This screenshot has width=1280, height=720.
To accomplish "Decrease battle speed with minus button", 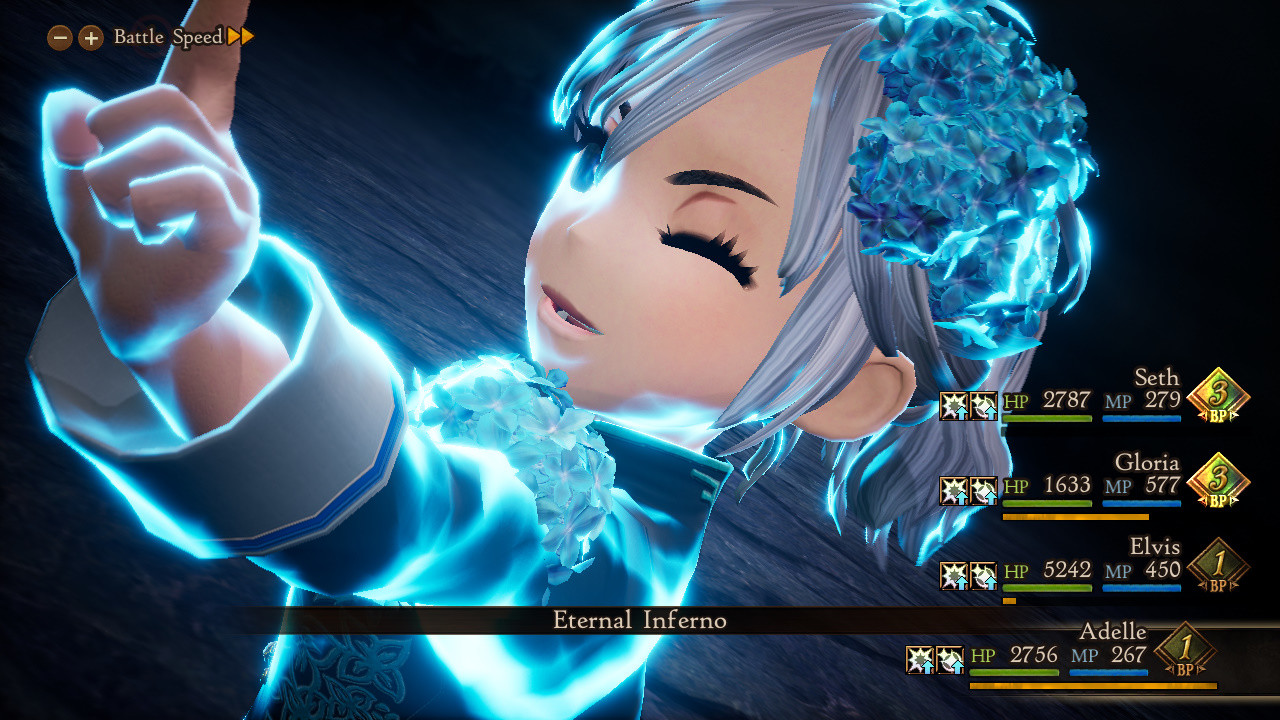I will point(58,36).
